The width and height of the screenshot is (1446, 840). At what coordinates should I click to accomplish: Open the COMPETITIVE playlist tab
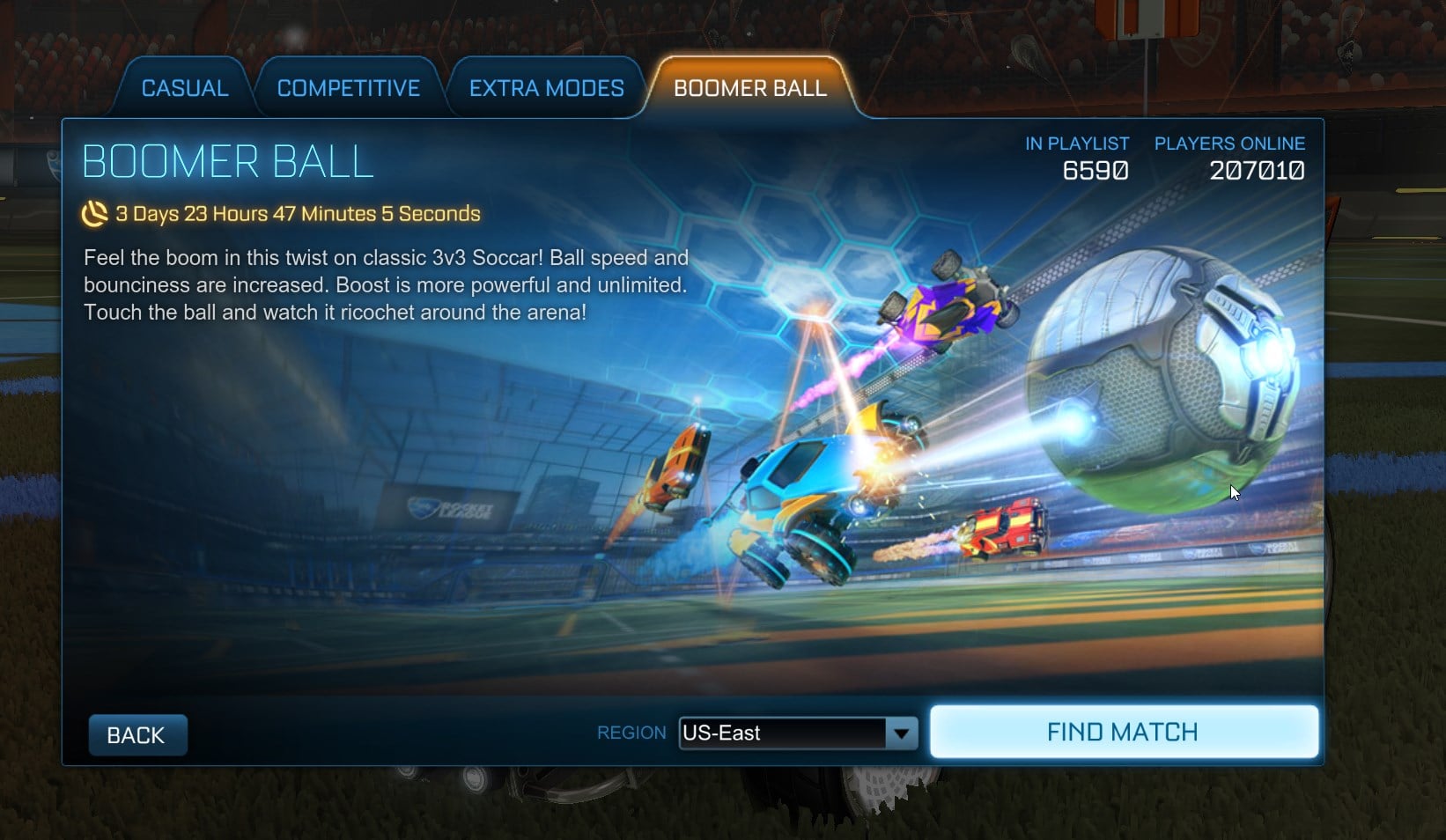click(x=348, y=87)
